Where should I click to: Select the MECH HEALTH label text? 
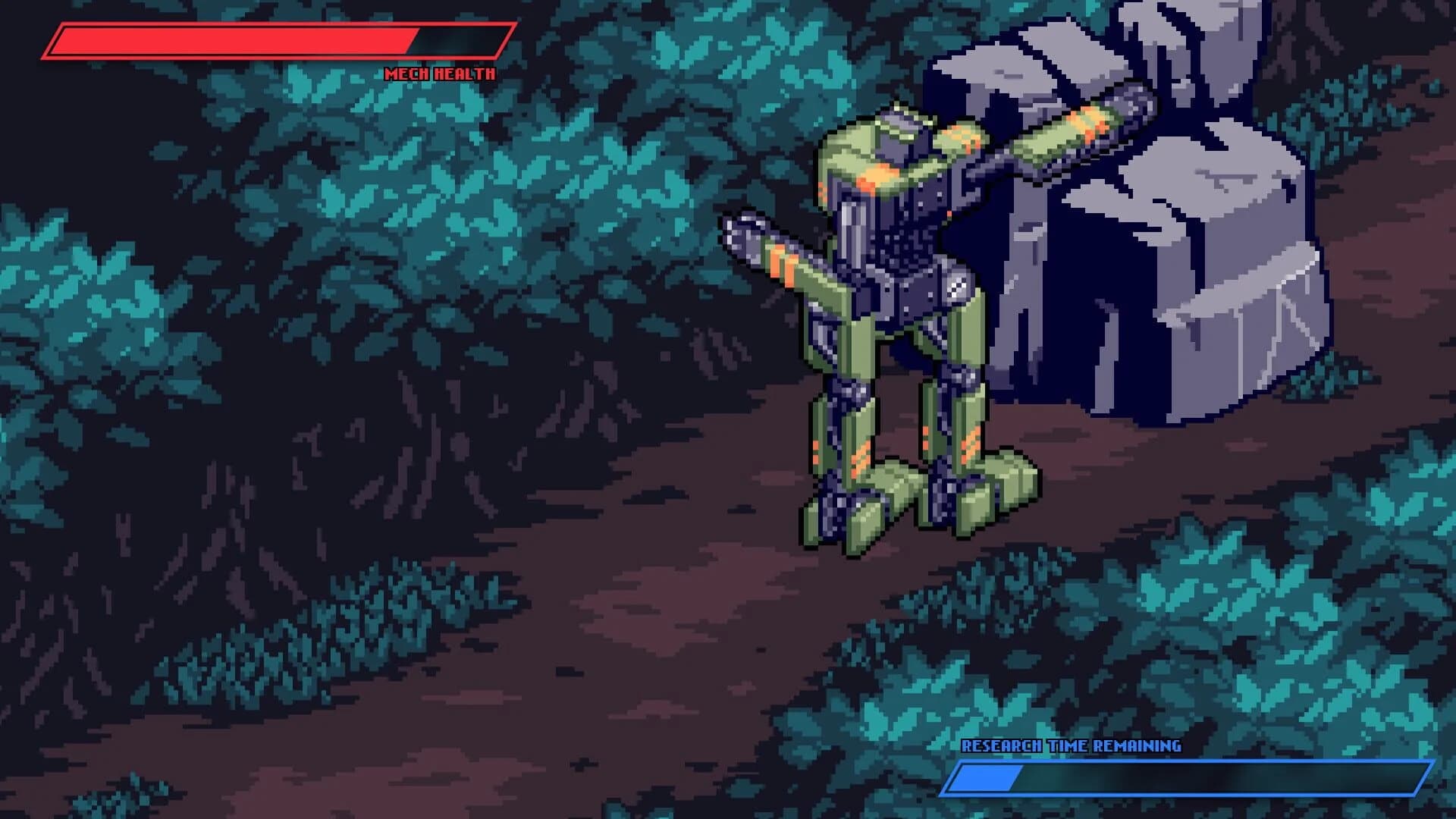[440, 74]
